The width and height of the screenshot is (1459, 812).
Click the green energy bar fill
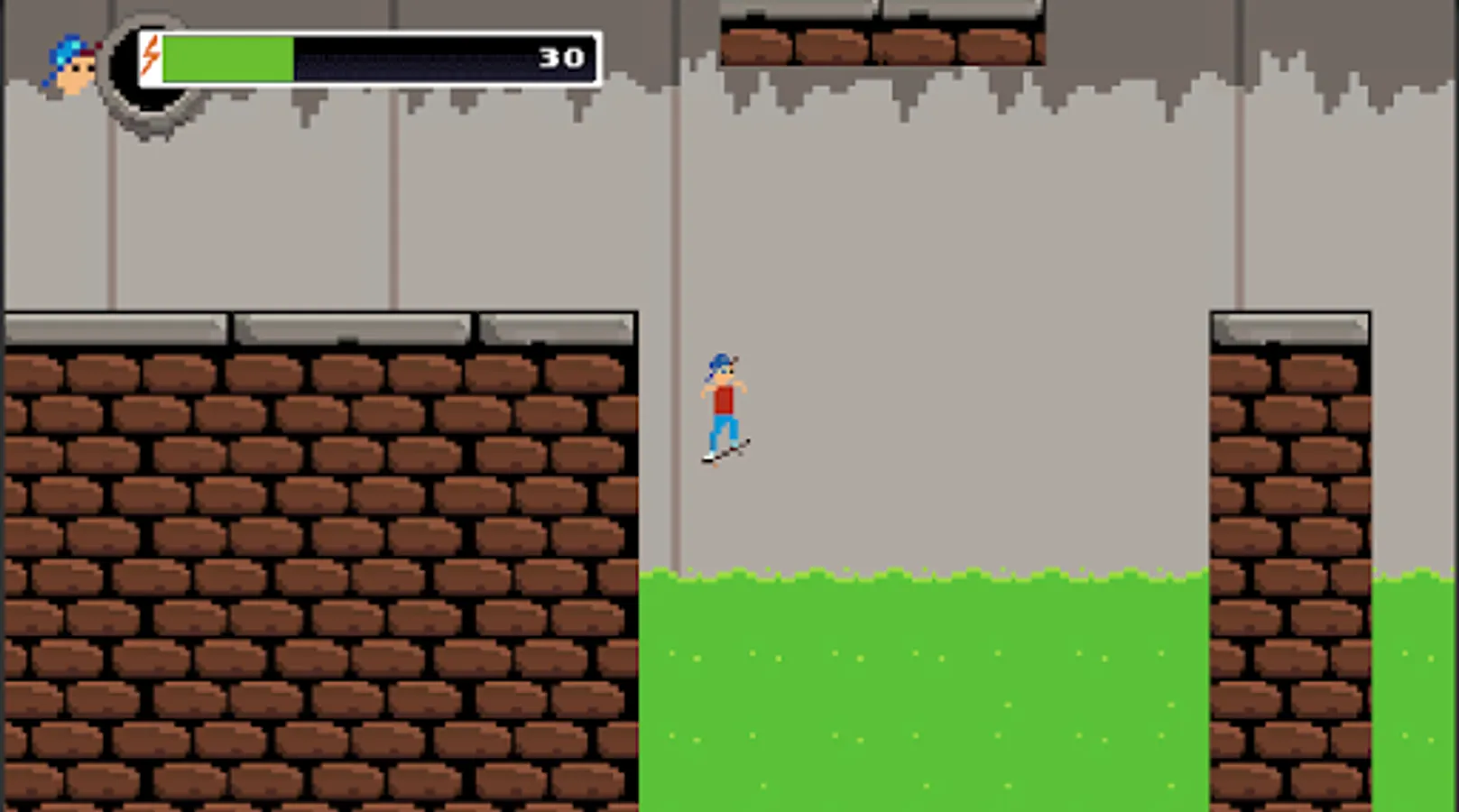tap(226, 57)
